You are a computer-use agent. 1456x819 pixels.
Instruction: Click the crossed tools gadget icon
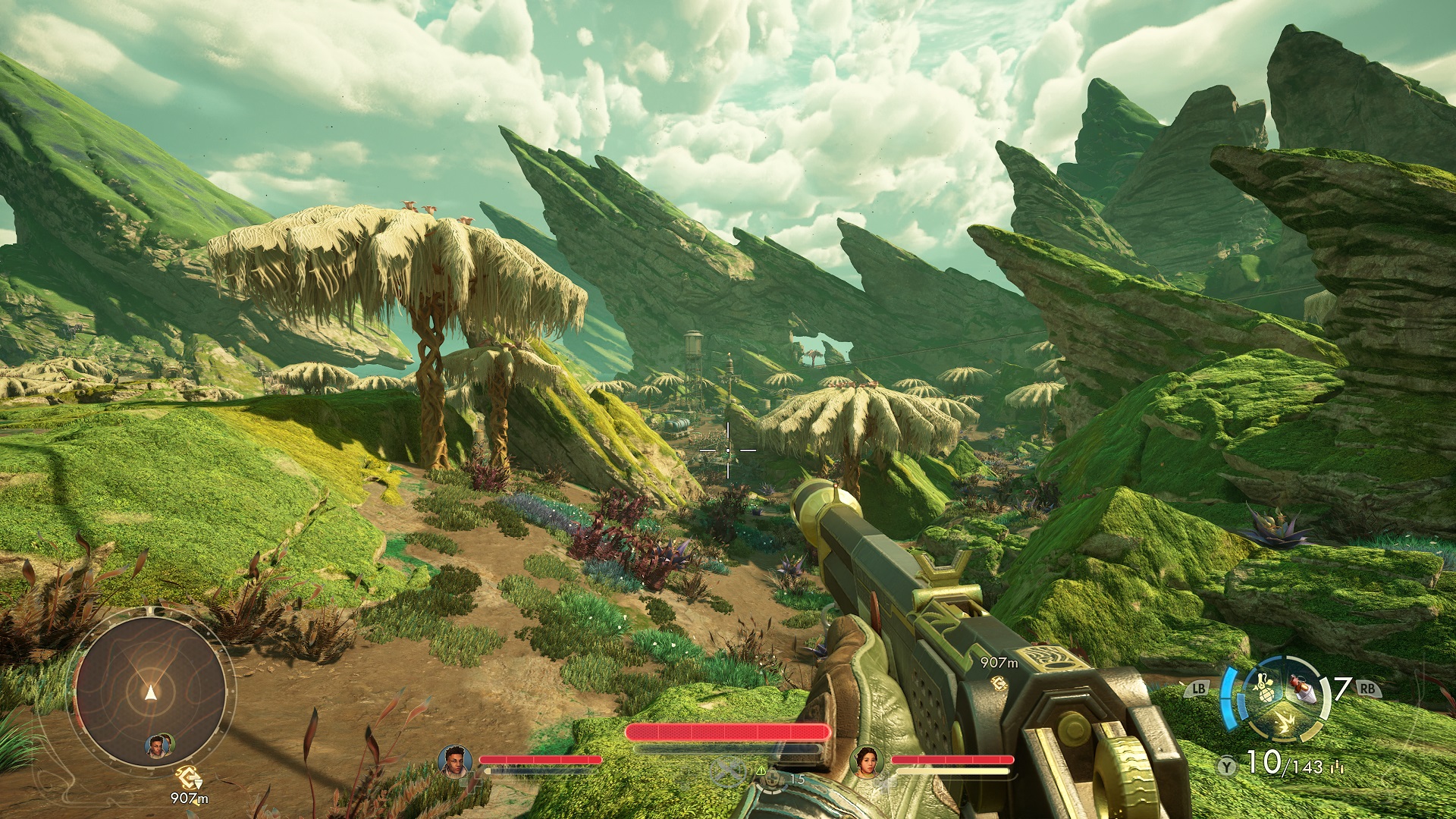tap(729, 772)
